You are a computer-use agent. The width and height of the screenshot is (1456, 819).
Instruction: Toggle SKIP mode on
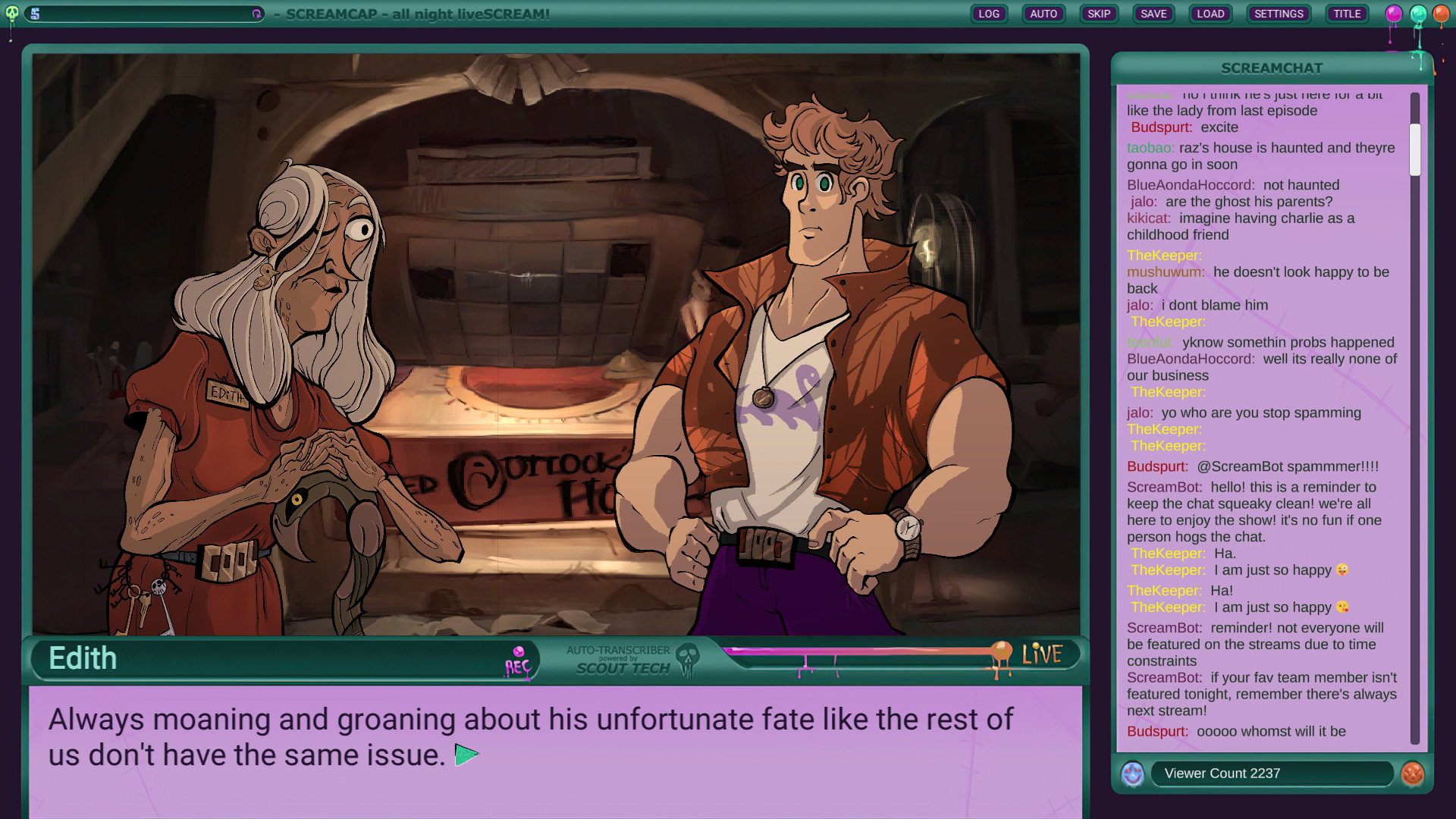[x=1099, y=13]
